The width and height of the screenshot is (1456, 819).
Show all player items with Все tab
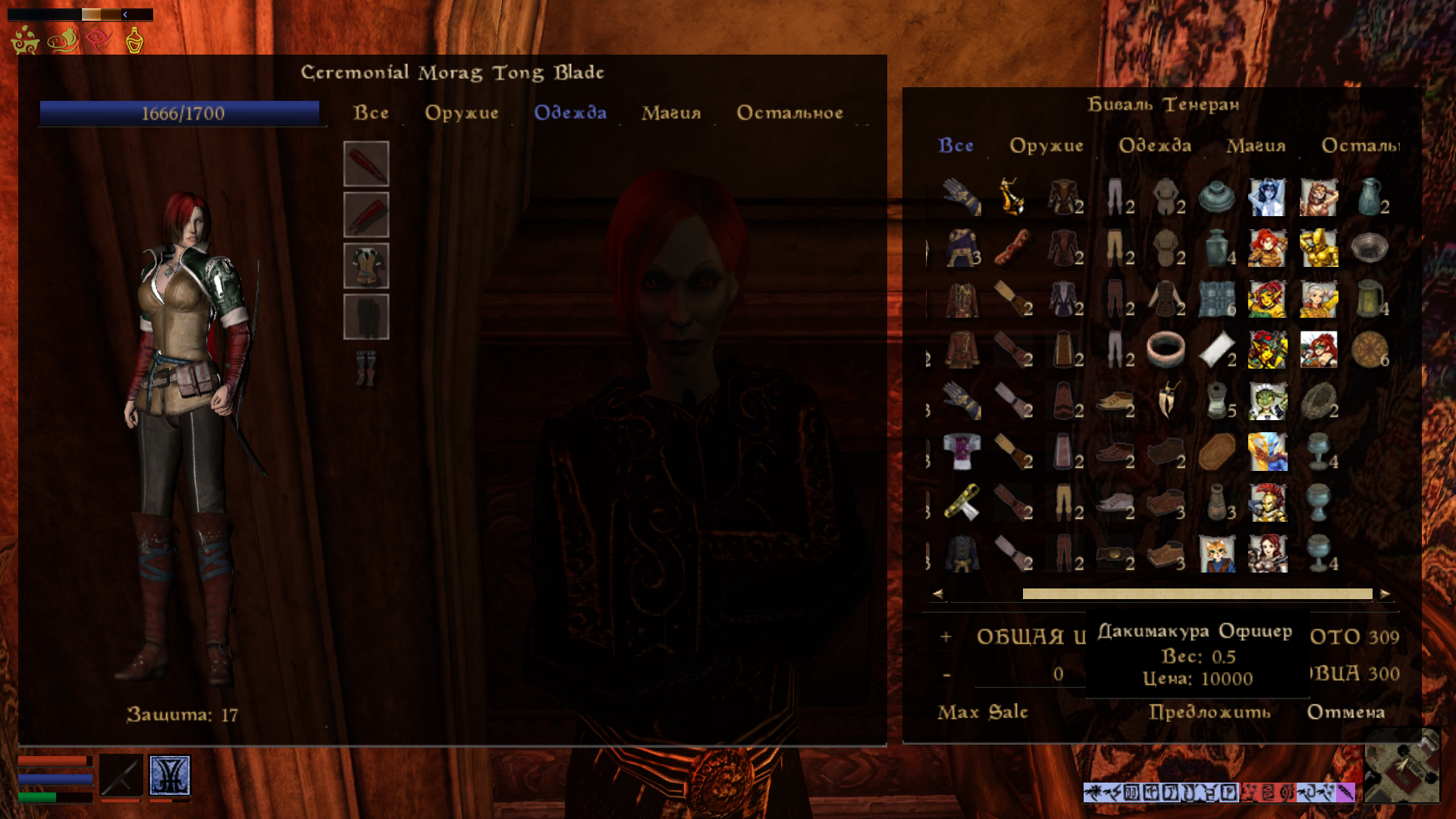(x=371, y=113)
